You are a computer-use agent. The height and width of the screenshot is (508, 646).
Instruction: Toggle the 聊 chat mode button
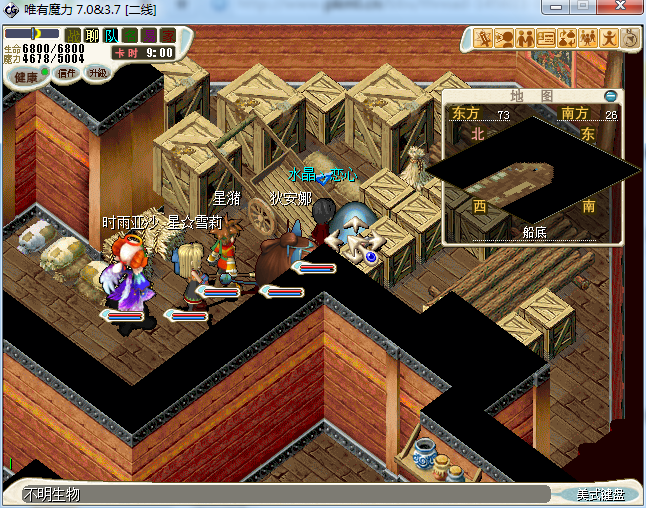coord(92,35)
